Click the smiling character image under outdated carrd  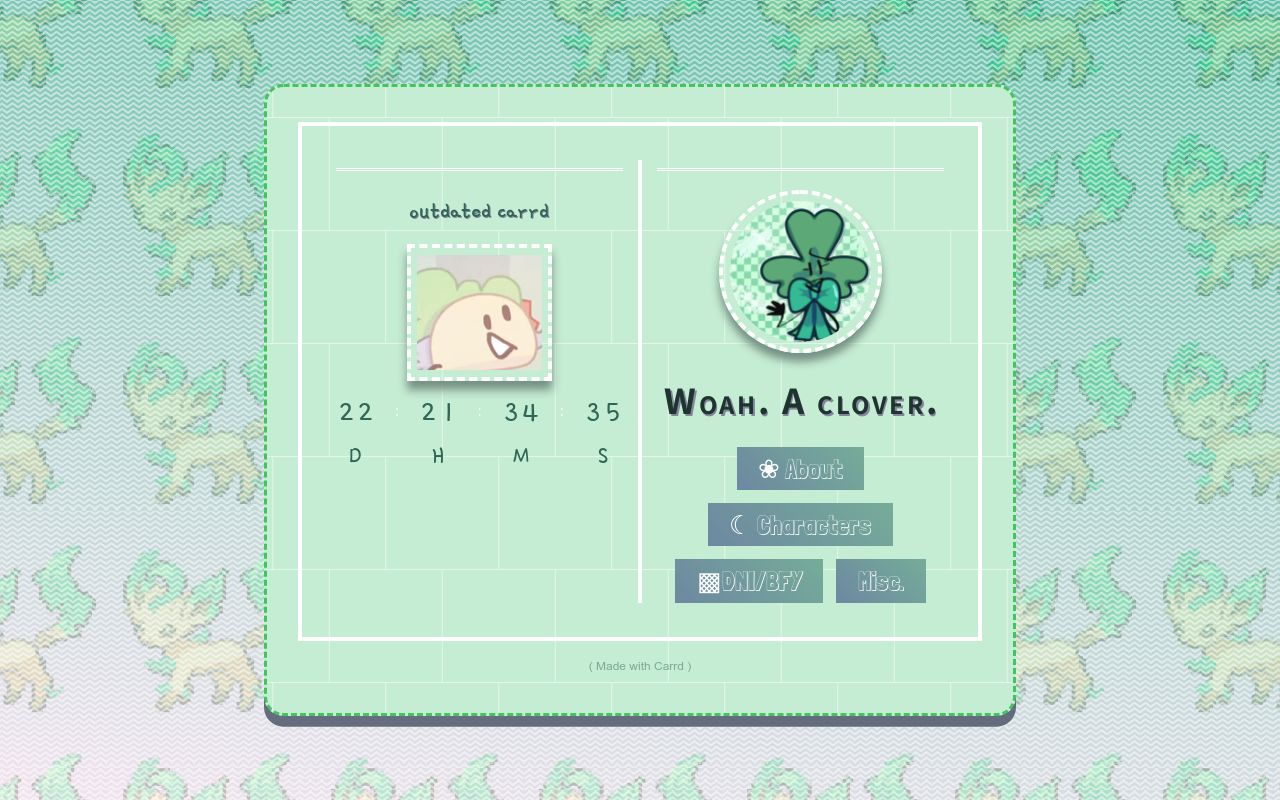tap(479, 313)
